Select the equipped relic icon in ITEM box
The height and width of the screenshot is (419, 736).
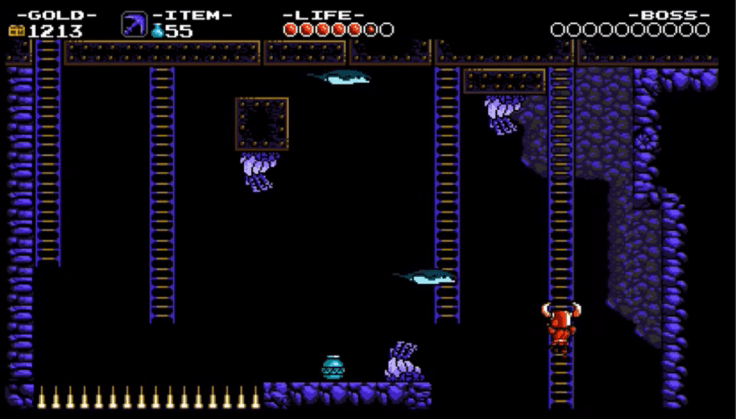click(134, 24)
